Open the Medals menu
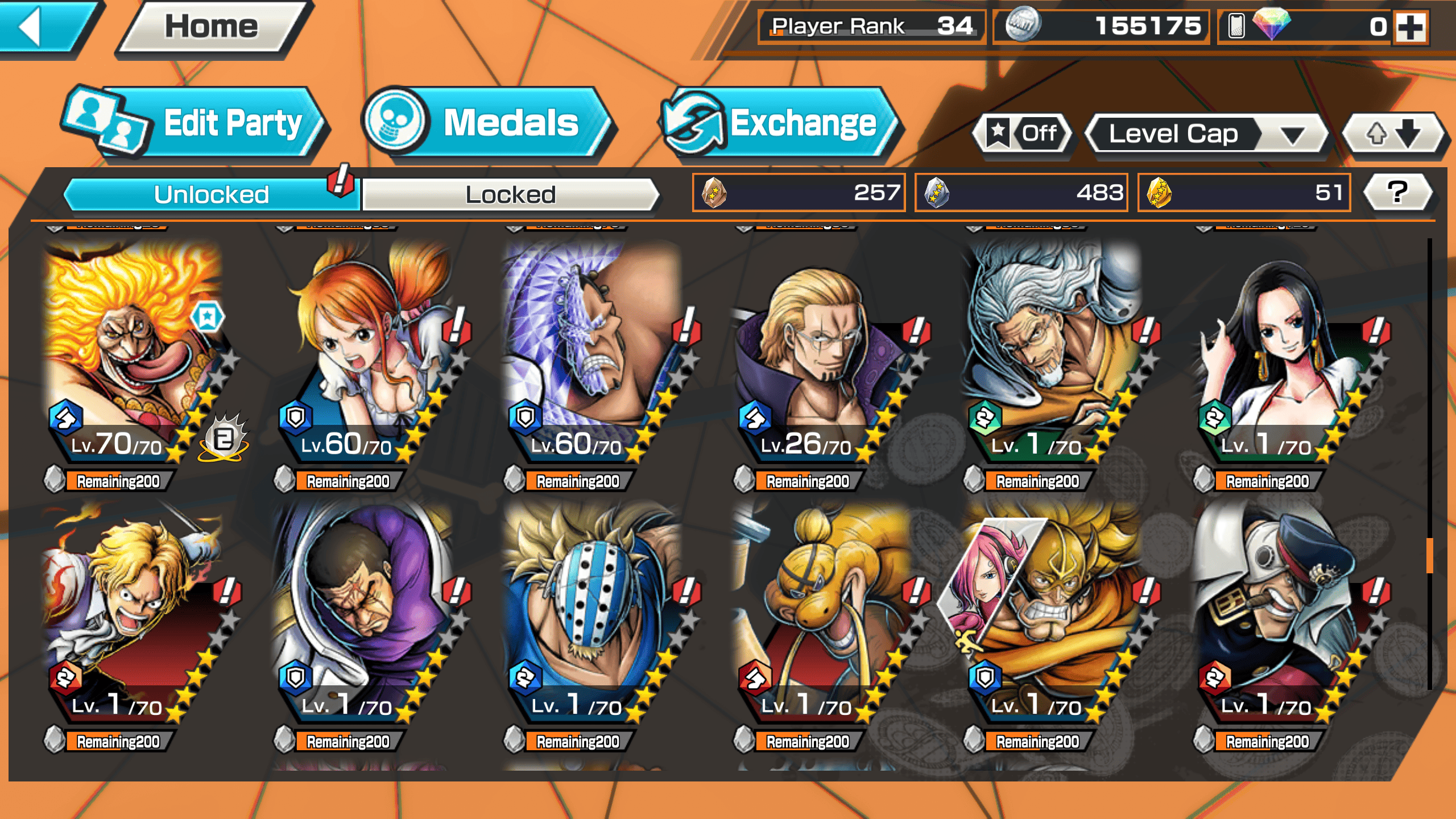The image size is (1456, 819). 489,123
